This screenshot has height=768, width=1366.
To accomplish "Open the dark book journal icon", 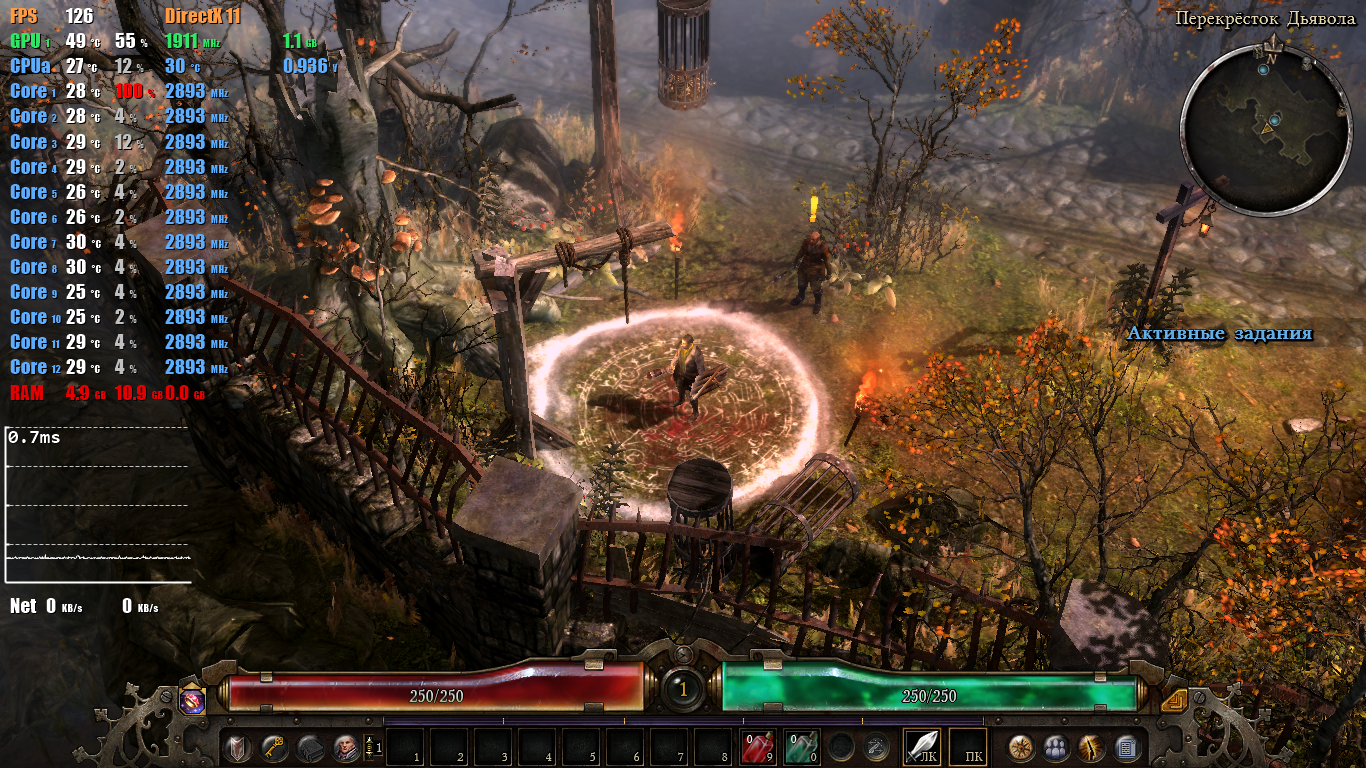I will pos(310,747).
